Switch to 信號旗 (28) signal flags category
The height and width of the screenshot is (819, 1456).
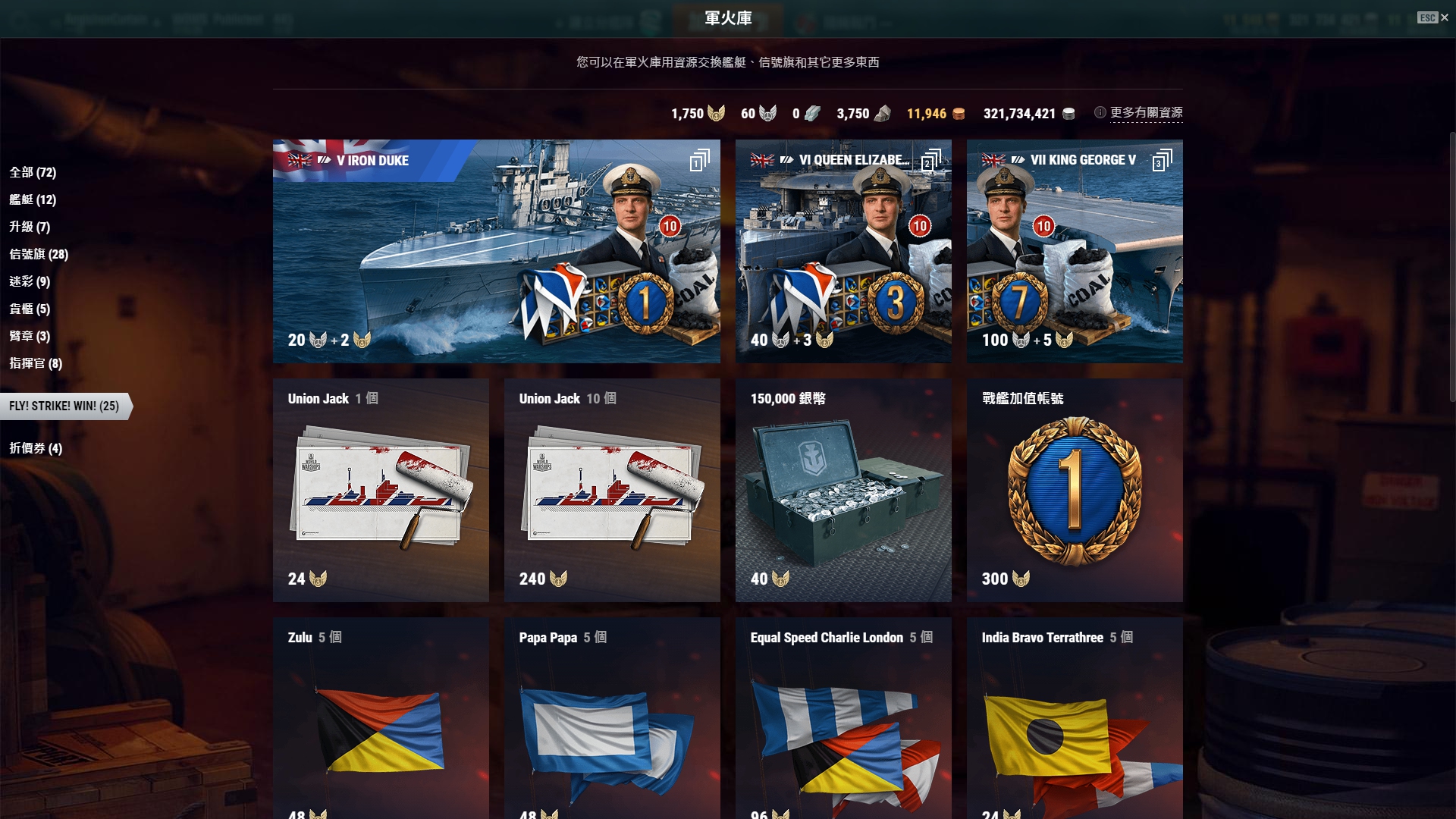(39, 254)
